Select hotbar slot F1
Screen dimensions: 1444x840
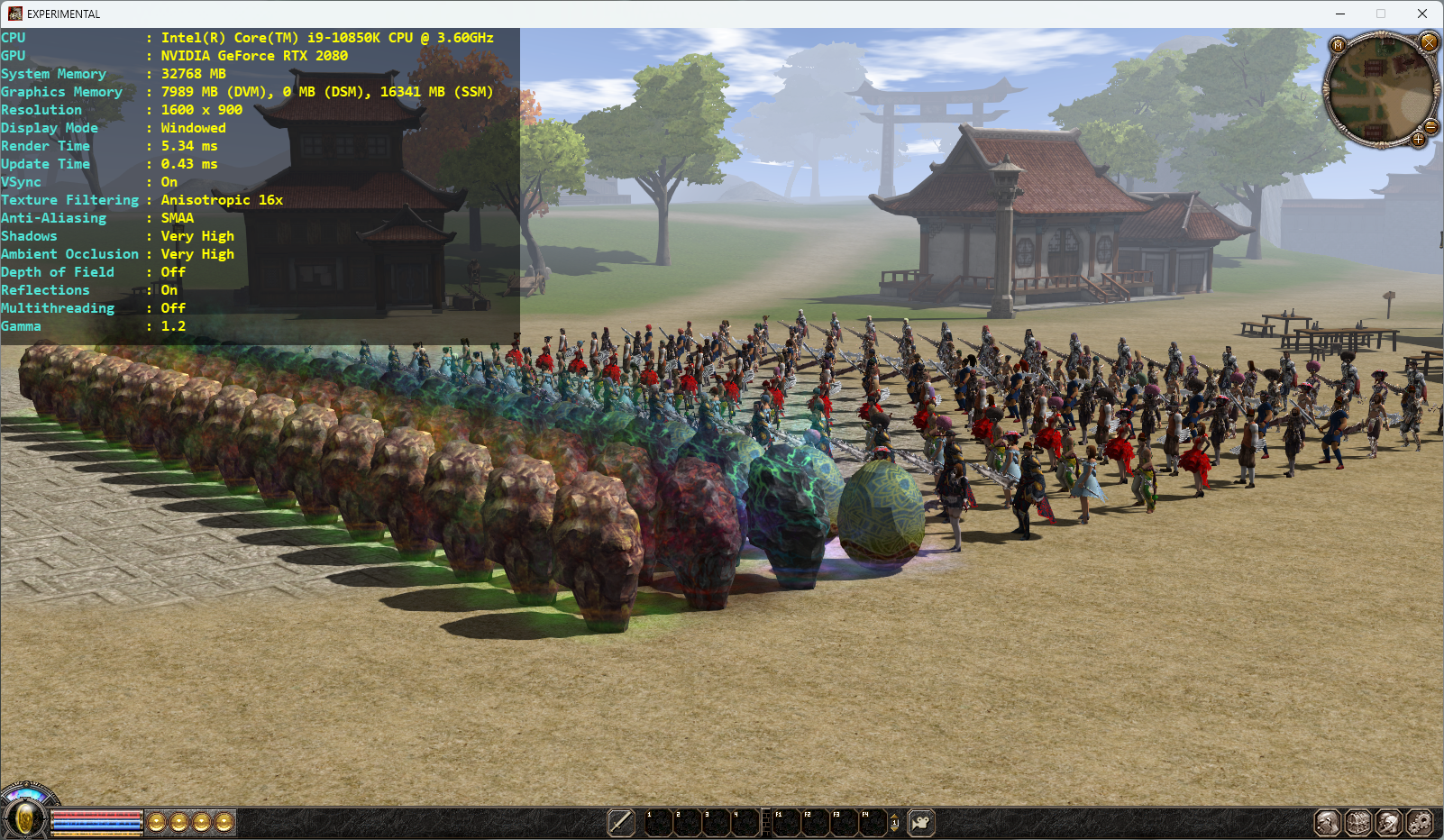click(x=787, y=822)
